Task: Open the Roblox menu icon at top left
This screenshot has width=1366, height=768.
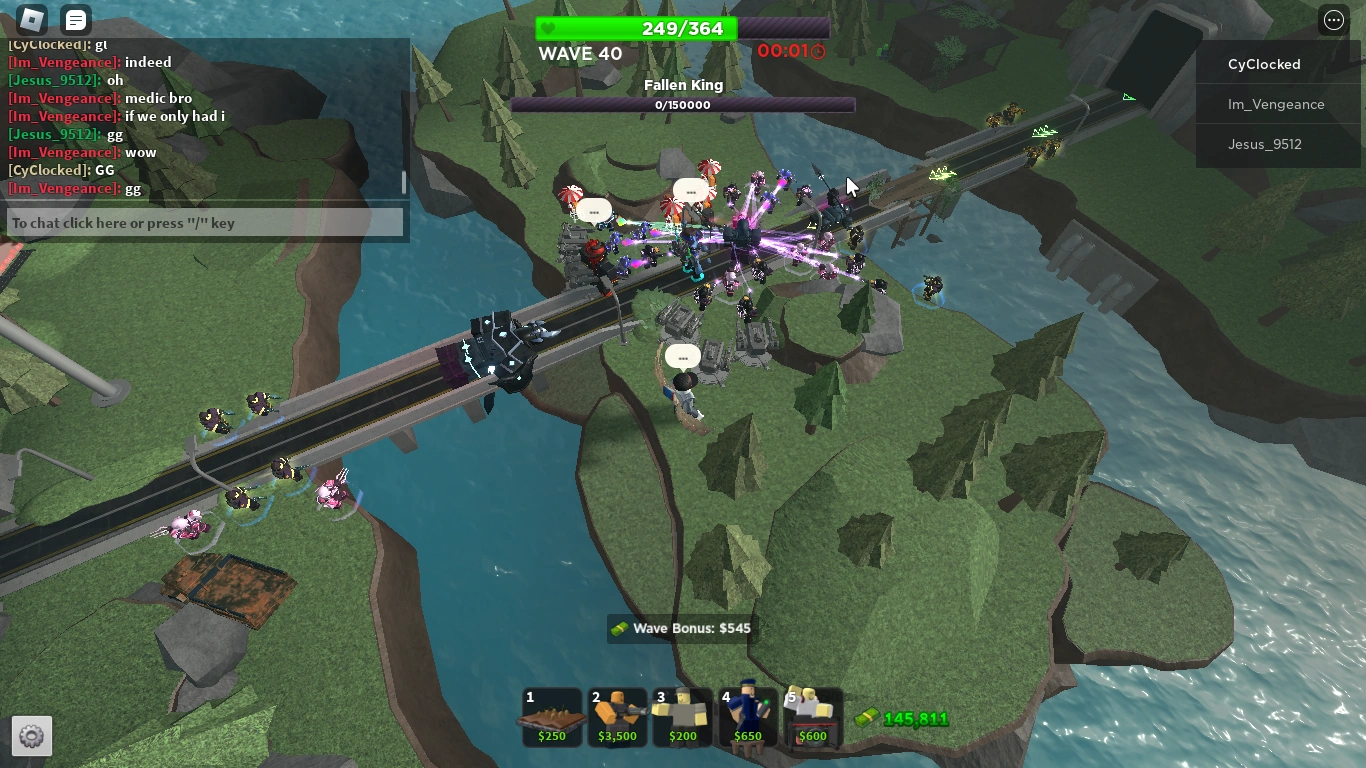Action: click(x=32, y=18)
